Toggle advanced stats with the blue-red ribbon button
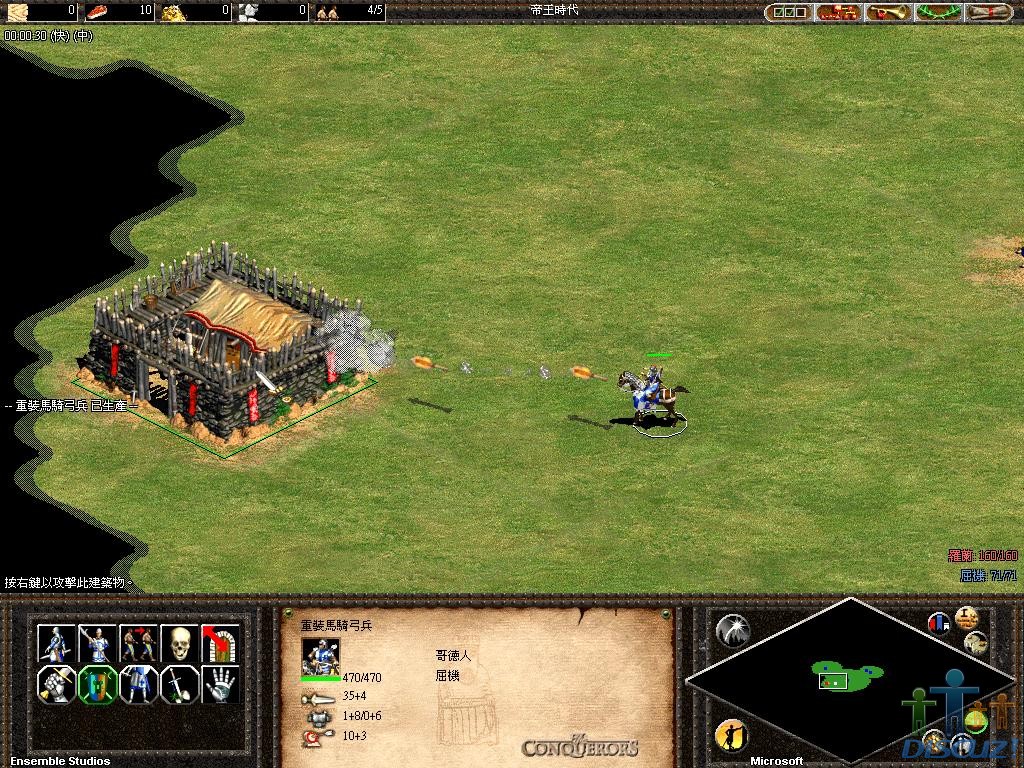 (939, 624)
